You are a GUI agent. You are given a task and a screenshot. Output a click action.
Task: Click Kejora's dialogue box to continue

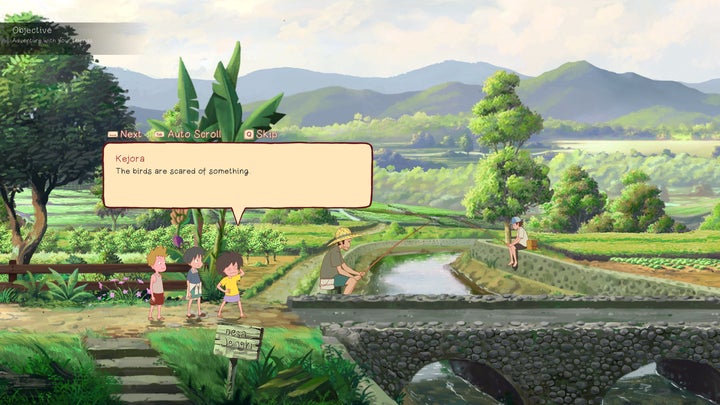[x=237, y=175]
